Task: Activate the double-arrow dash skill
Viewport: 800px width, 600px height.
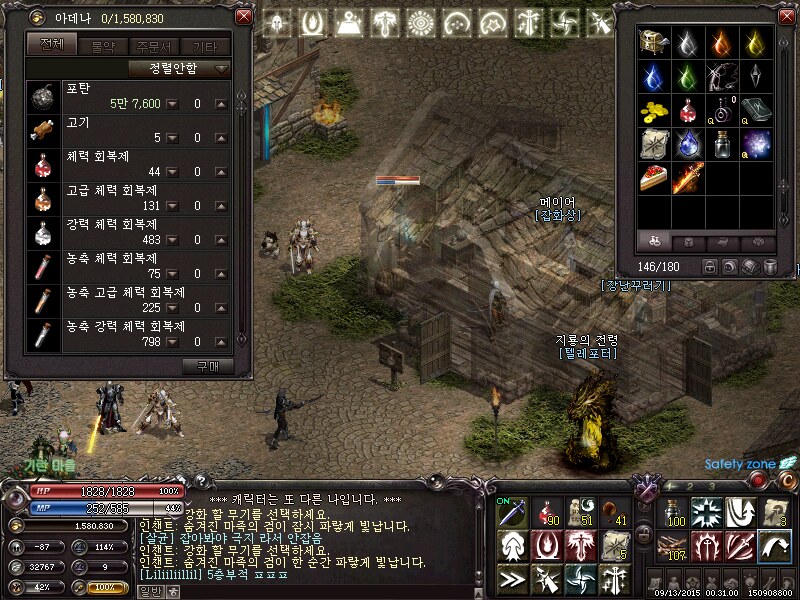Action: (513, 577)
